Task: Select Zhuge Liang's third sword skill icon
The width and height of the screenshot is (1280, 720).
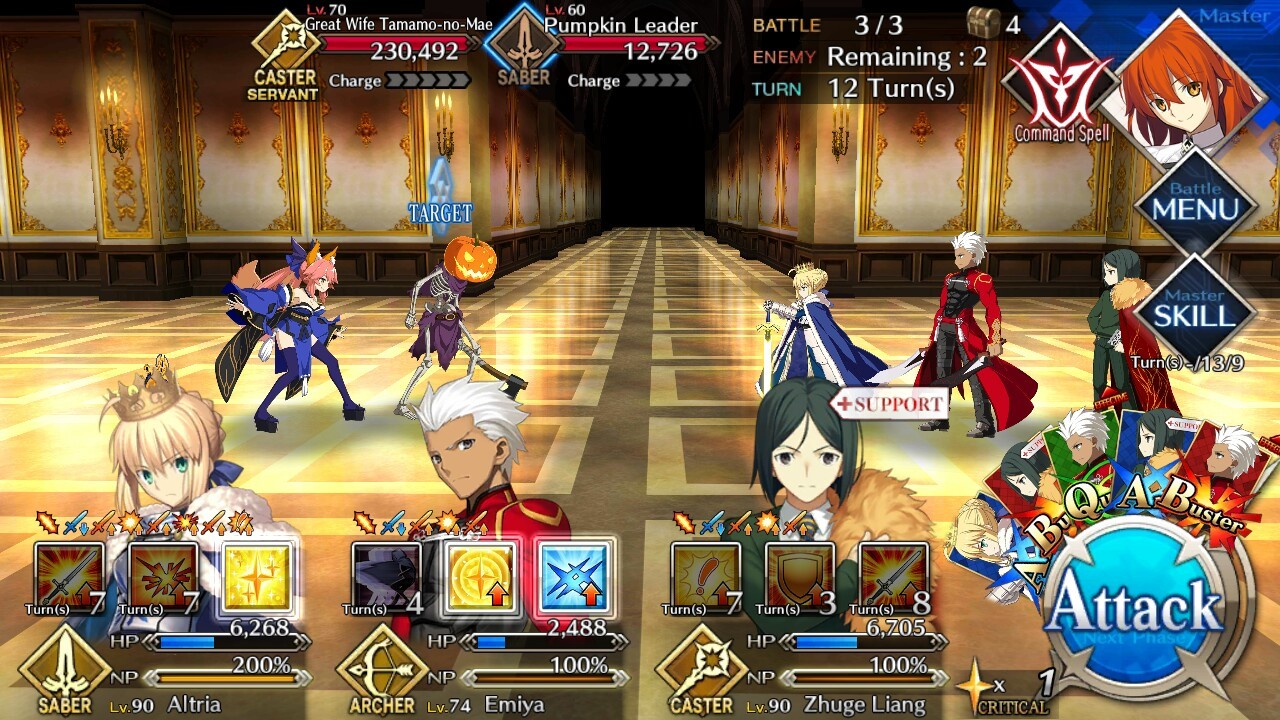Action: click(893, 577)
